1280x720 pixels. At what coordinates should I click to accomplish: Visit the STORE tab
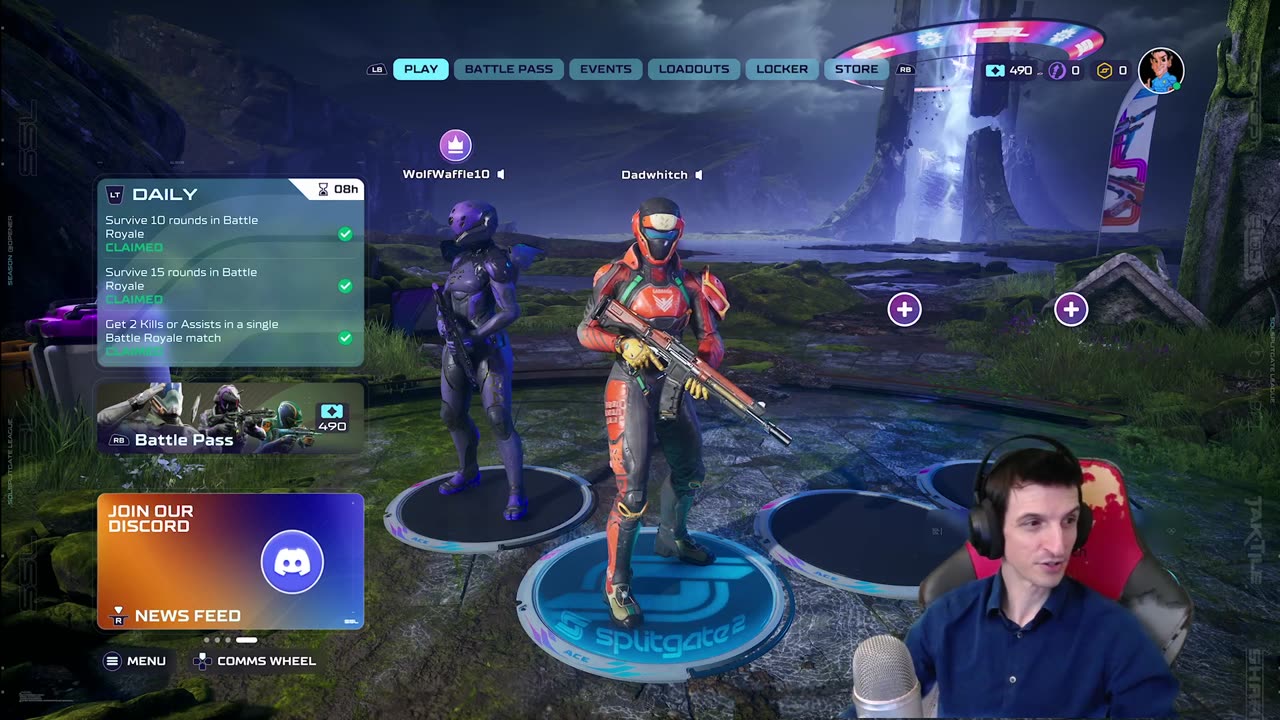coord(856,69)
